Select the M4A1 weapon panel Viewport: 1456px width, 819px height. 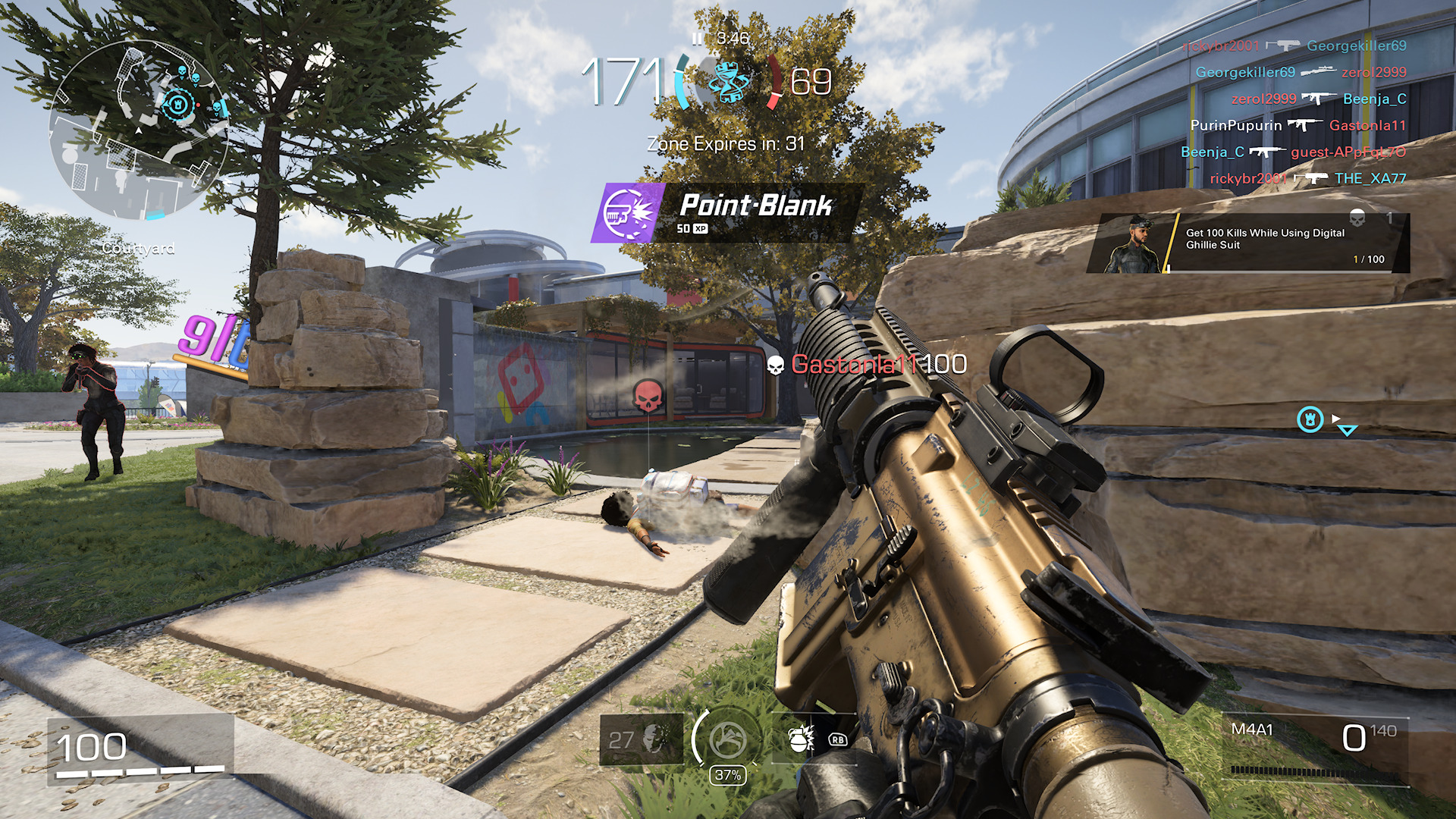tap(1317, 747)
